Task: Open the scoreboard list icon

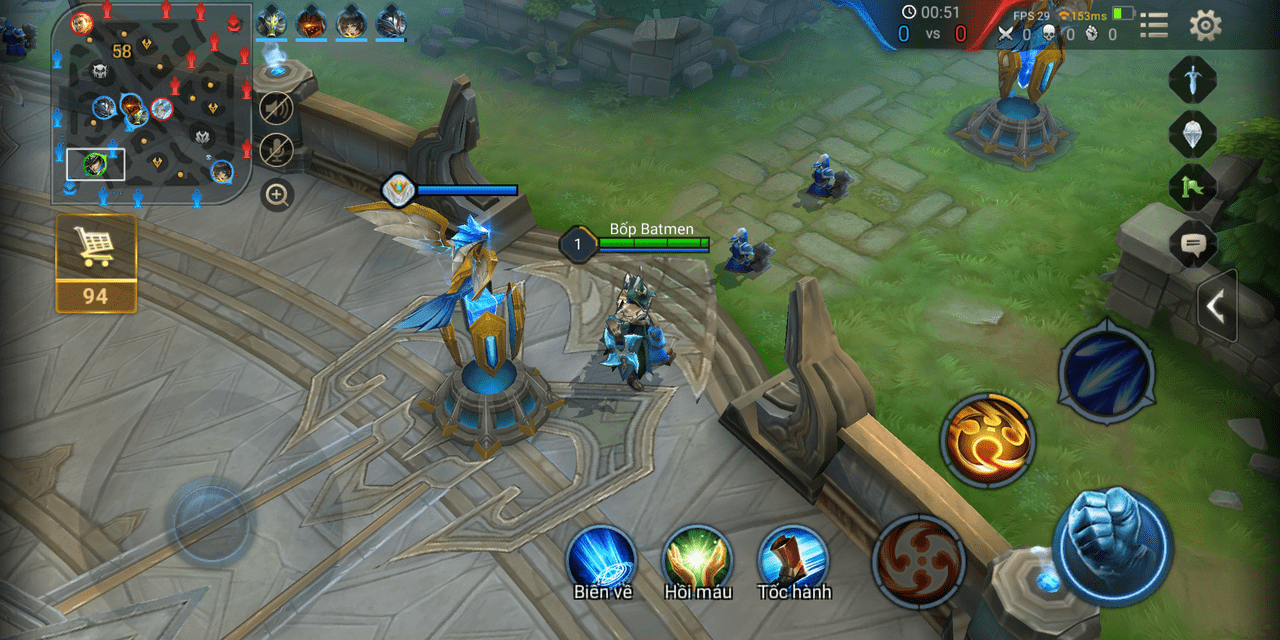Action: (1154, 25)
